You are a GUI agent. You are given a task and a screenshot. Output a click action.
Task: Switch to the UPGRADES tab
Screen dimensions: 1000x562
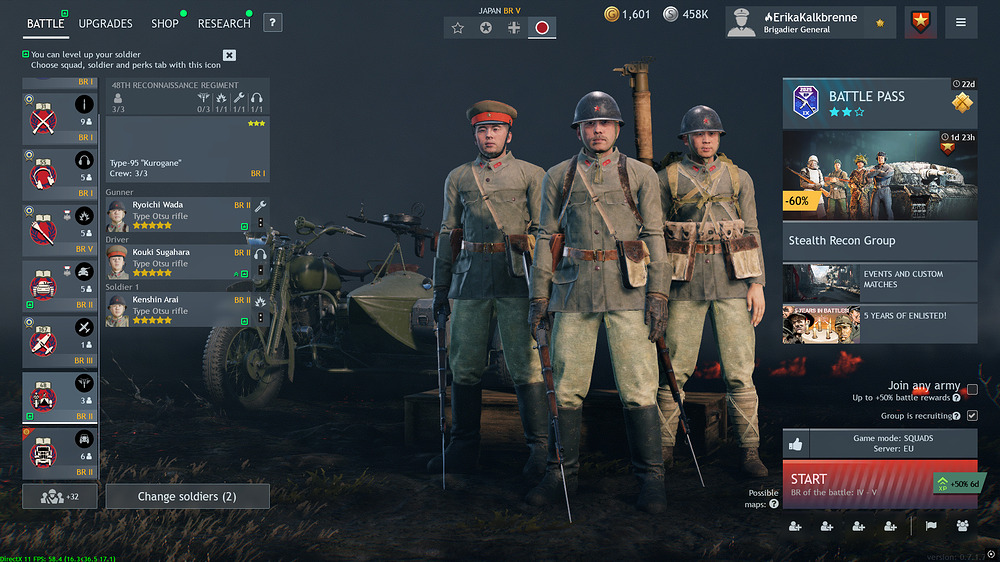(x=105, y=23)
